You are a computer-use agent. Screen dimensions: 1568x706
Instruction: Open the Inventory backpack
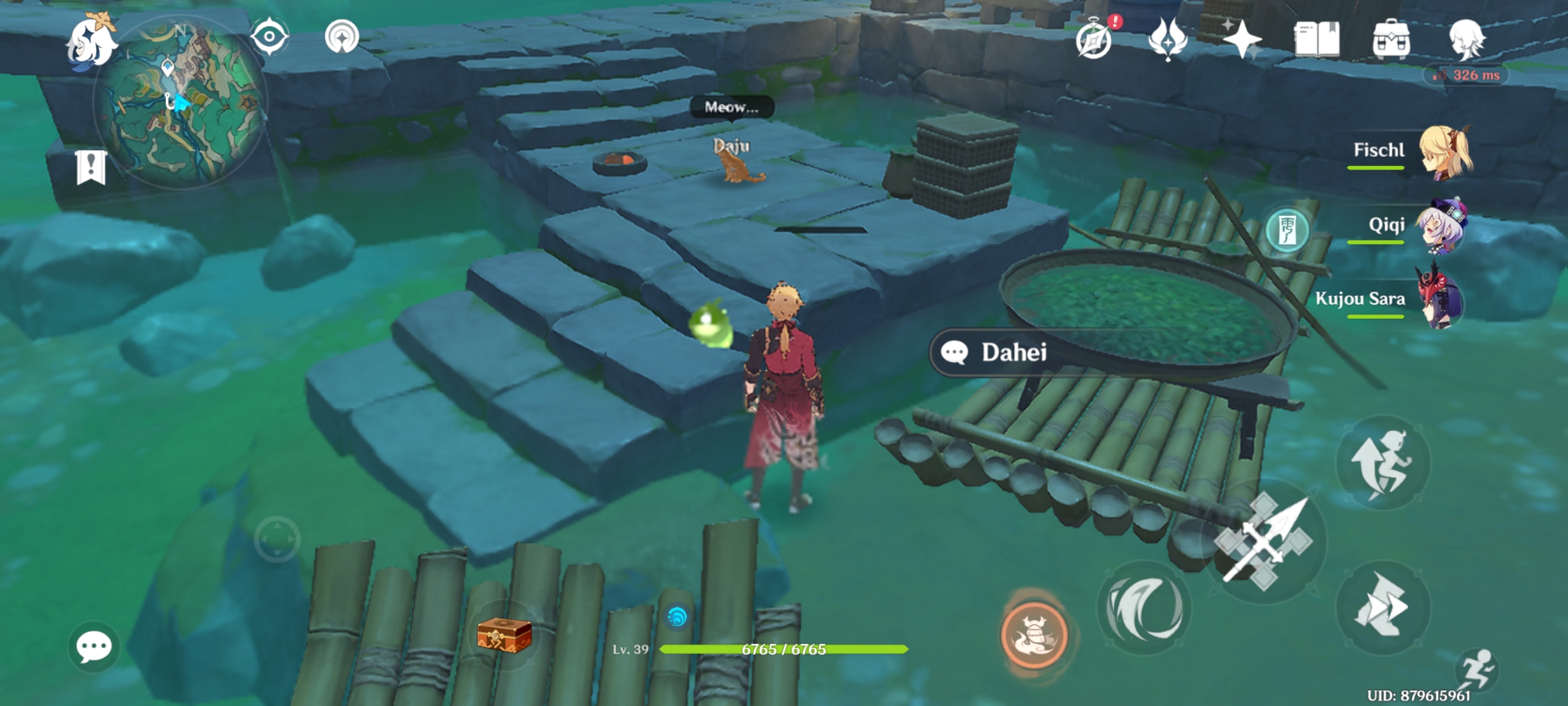(1390, 38)
